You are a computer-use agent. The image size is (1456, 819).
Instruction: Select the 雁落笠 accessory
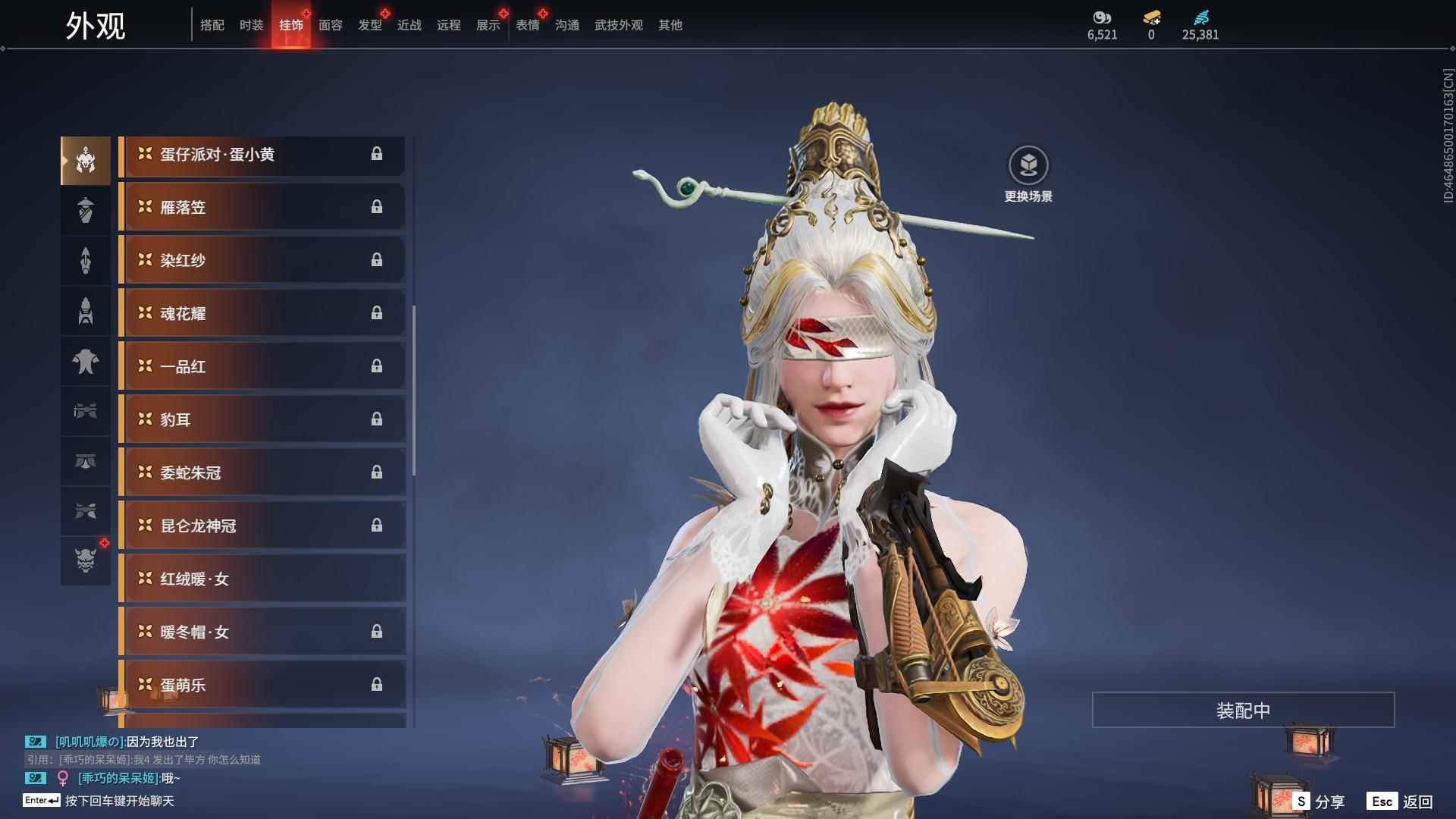coord(262,207)
